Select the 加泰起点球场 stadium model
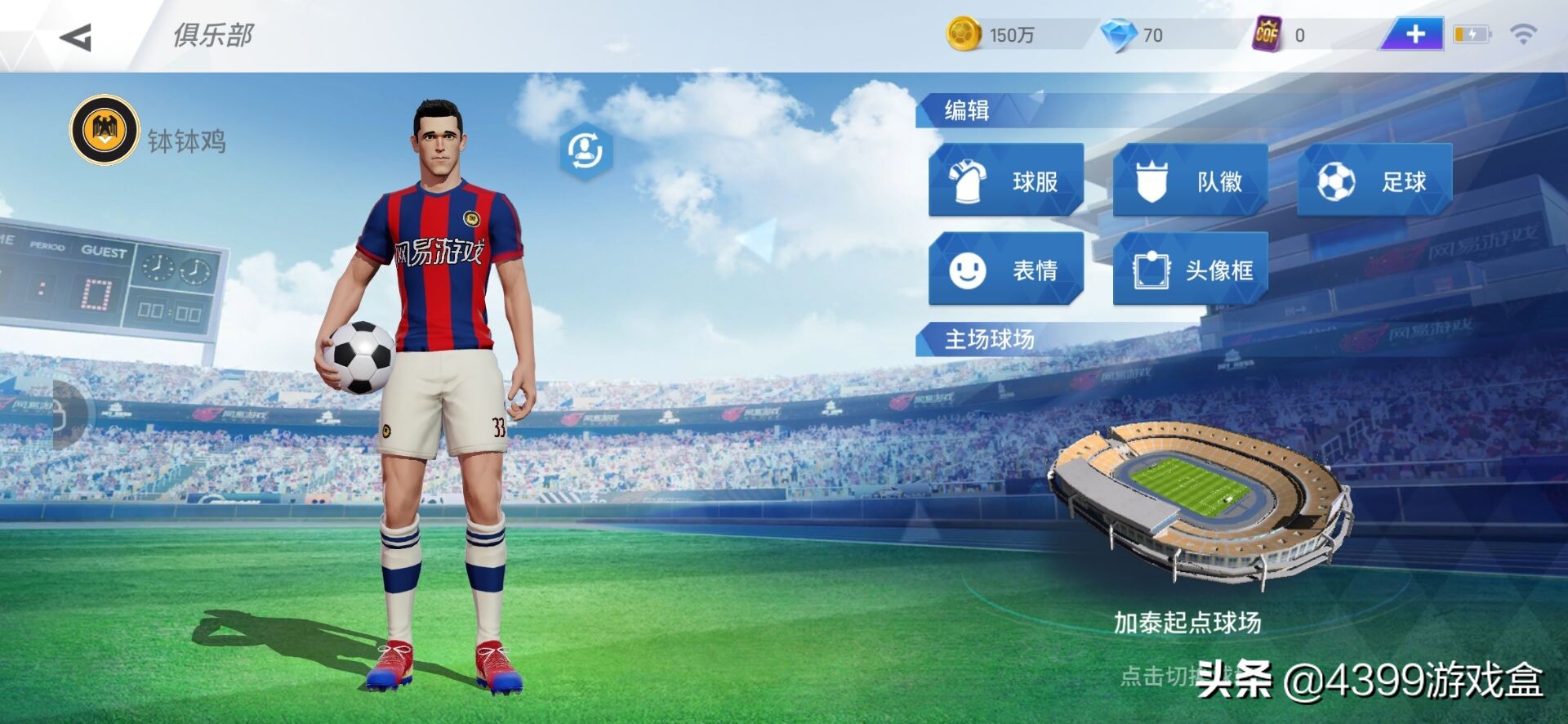The image size is (1568, 724). (1198, 498)
